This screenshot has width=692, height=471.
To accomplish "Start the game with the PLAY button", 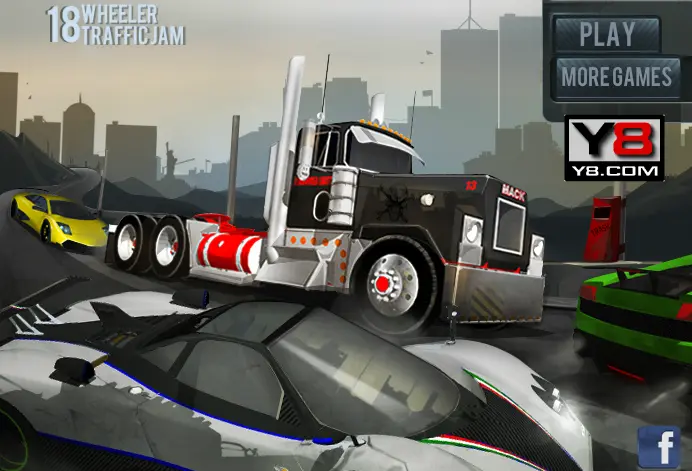I will [607, 34].
